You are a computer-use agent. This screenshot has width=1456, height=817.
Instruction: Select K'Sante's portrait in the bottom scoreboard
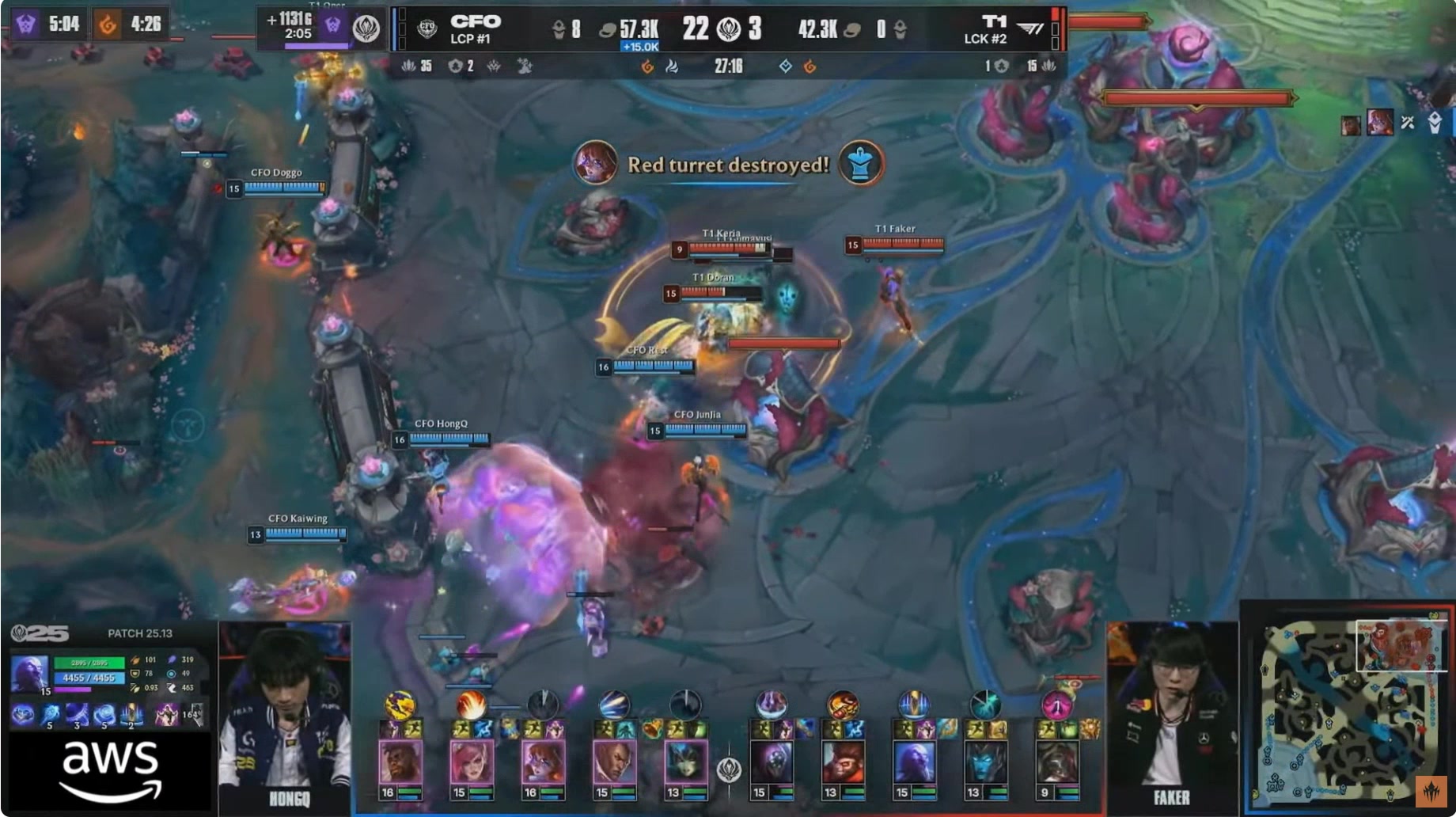pos(400,762)
